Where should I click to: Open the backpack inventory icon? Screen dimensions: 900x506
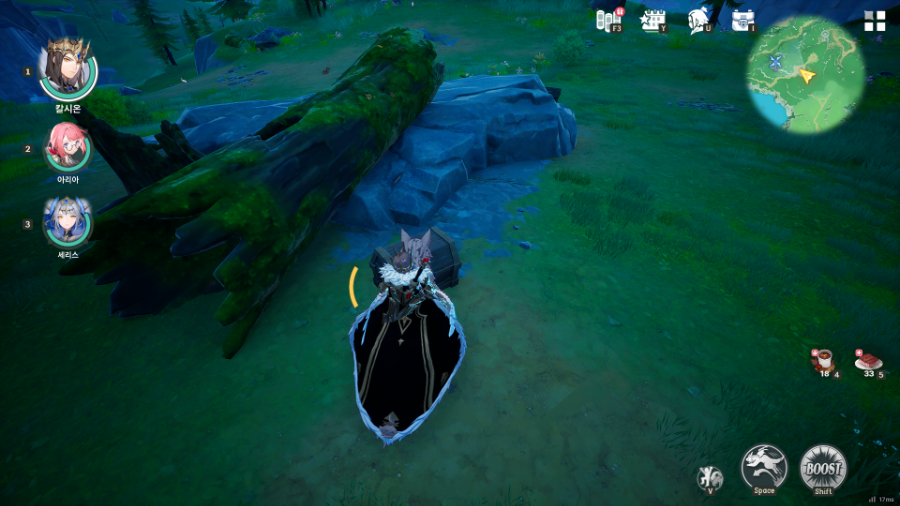[x=743, y=20]
